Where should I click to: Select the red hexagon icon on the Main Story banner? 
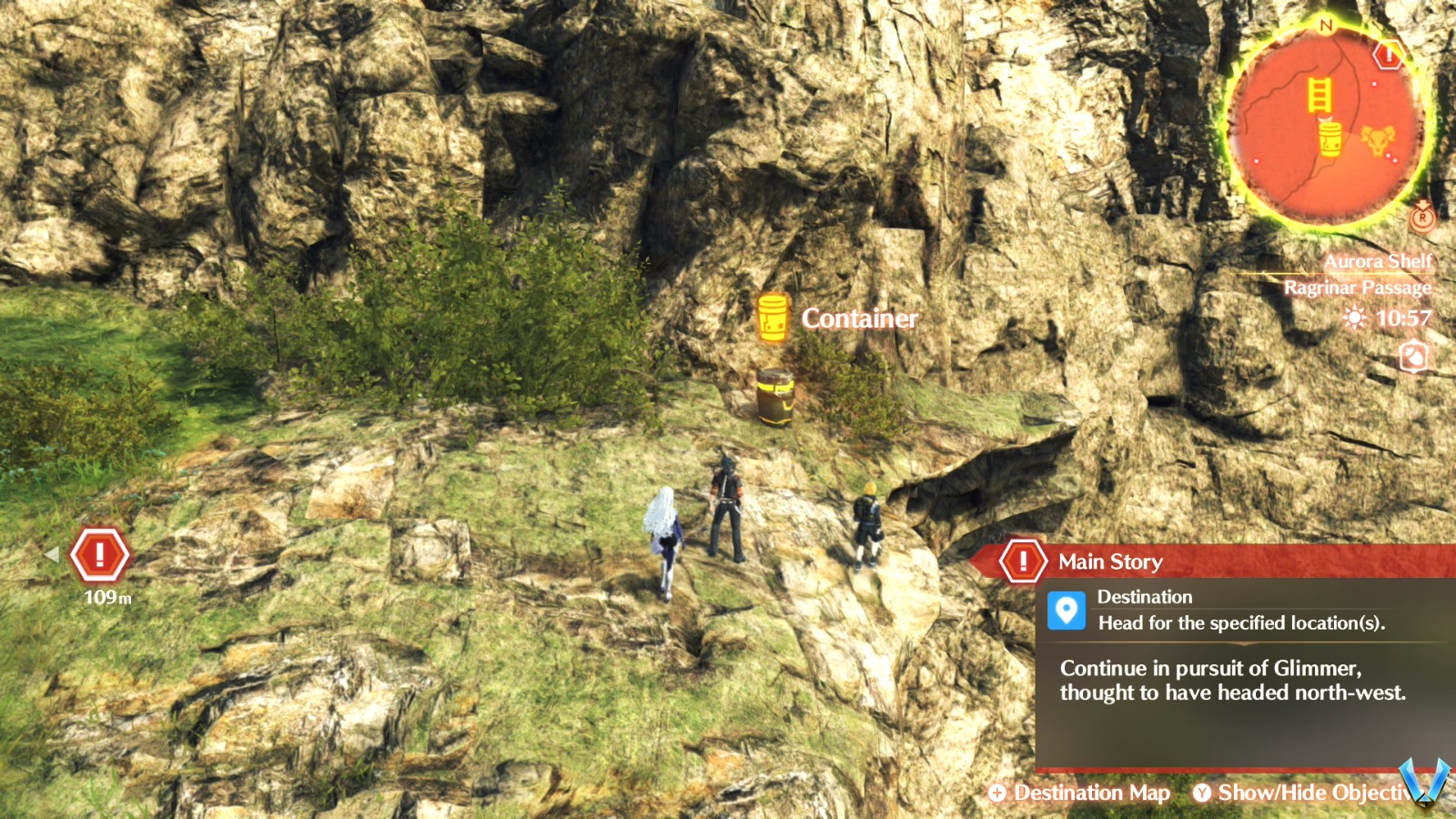[x=1023, y=561]
